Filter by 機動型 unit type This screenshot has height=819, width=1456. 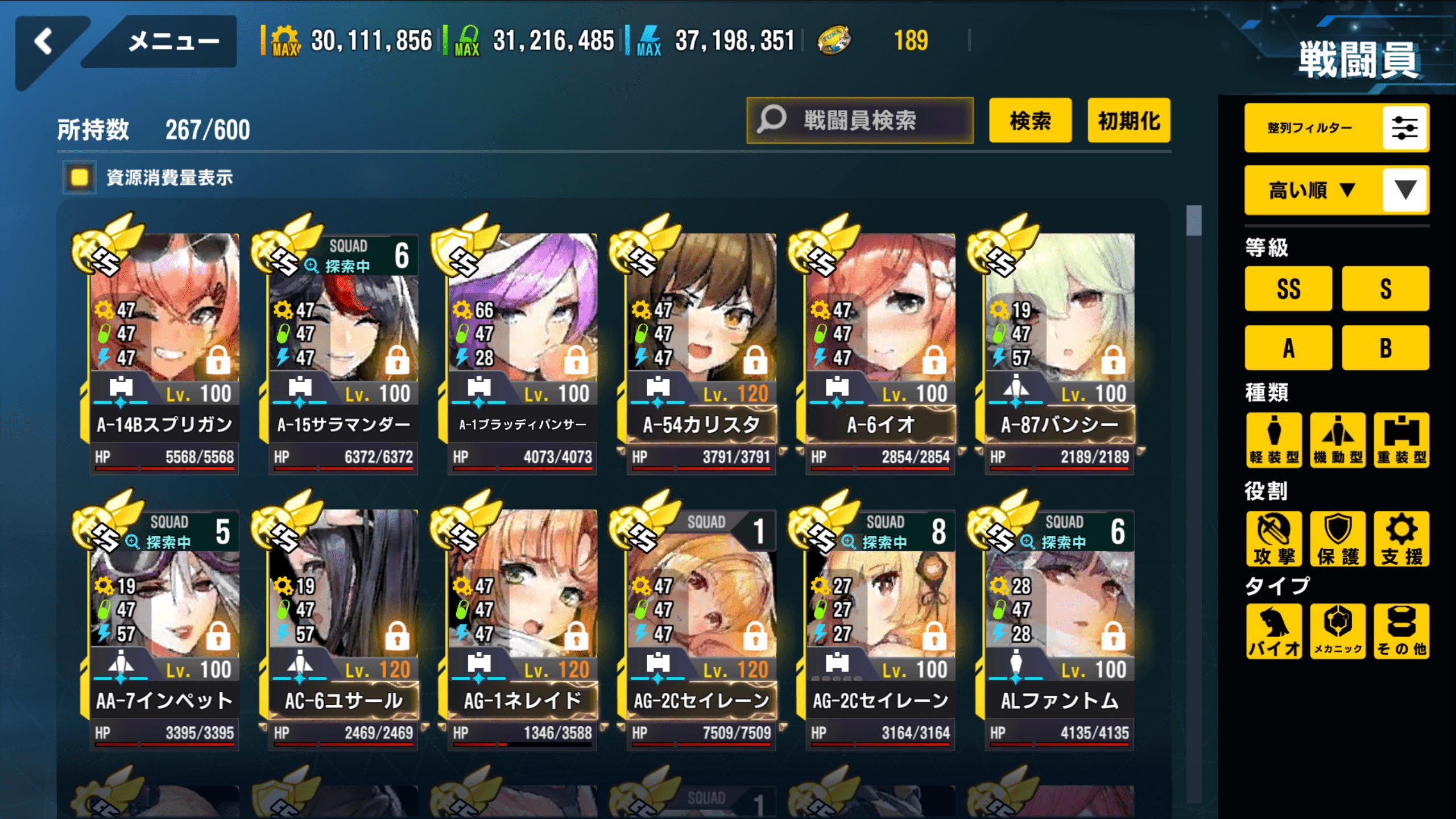(x=1338, y=440)
